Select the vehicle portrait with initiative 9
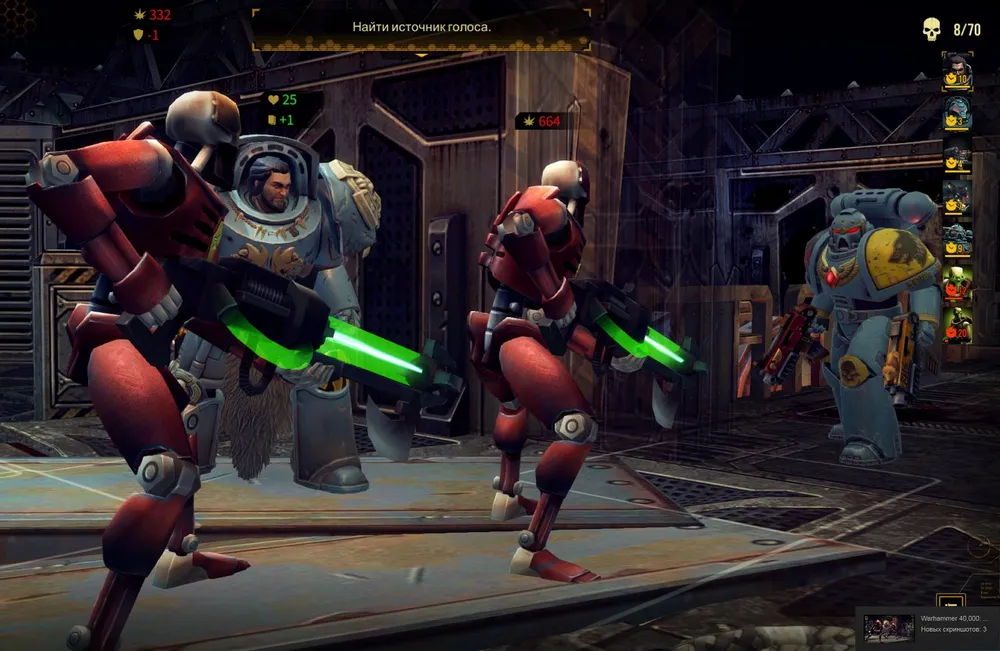Screen dimensions: 1000x651 [957, 241]
